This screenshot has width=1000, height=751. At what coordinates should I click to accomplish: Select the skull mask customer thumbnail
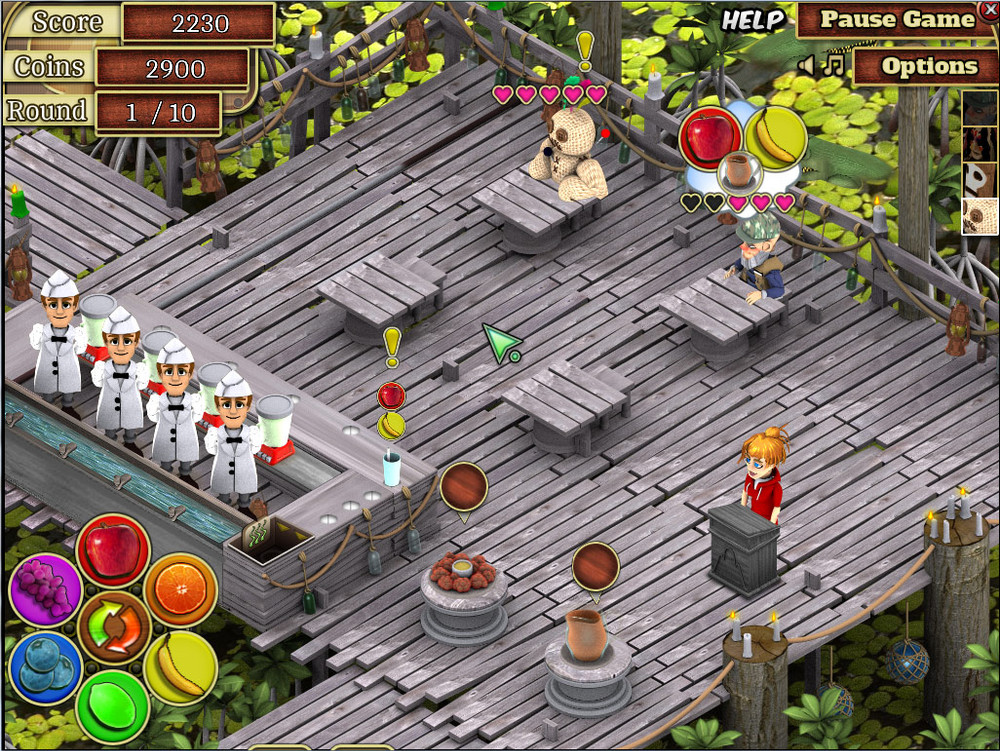pyautogui.click(x=980, y=178)
